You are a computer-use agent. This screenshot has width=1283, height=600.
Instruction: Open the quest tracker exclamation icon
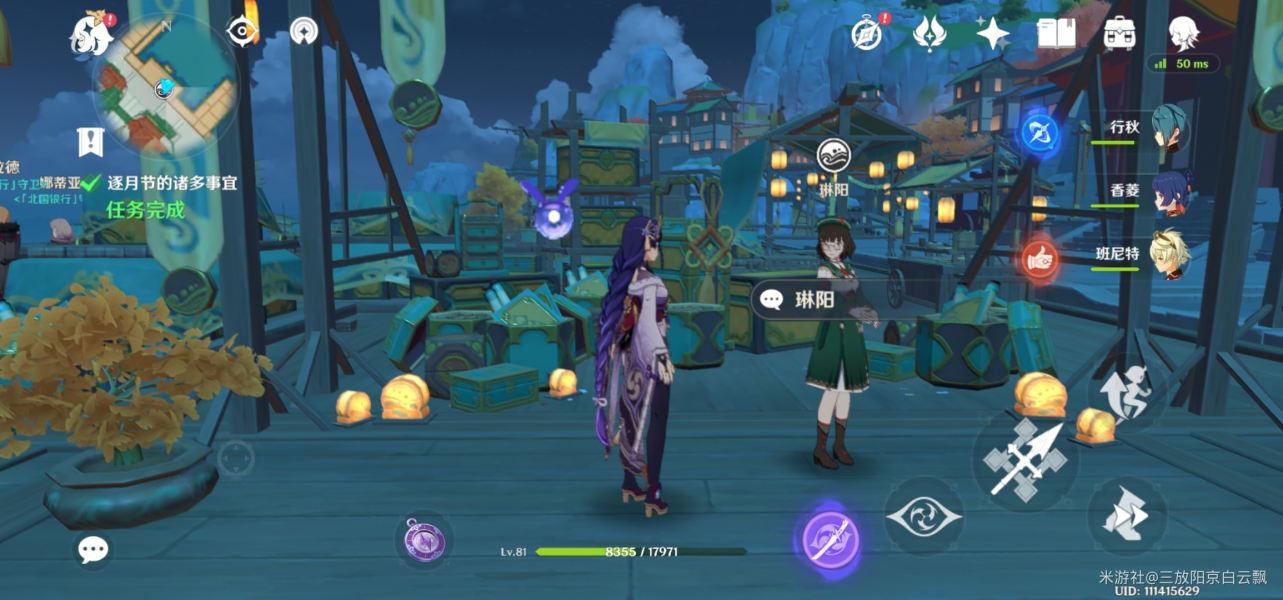point(90,142)
